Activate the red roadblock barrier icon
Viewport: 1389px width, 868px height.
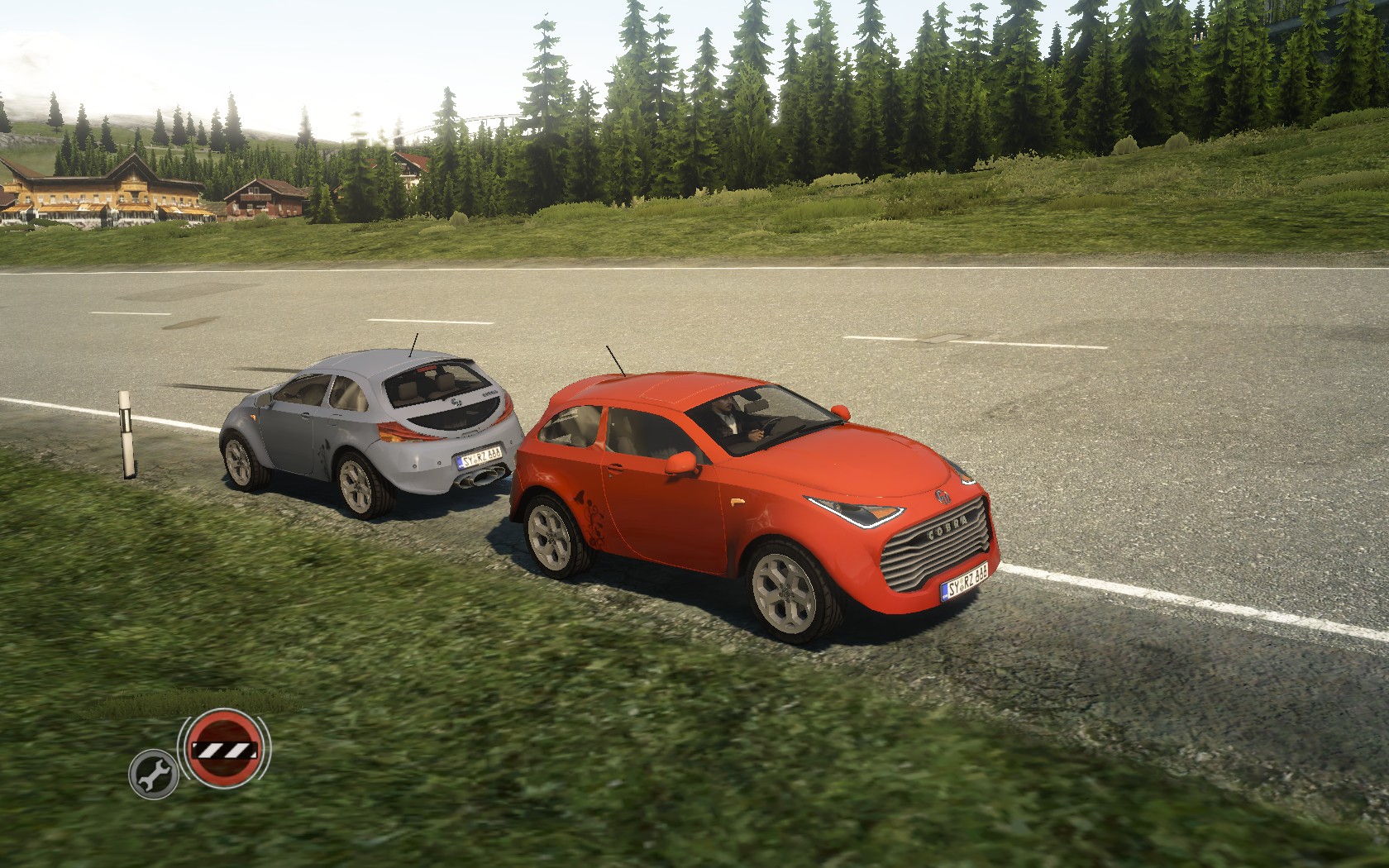click(225, 749)
